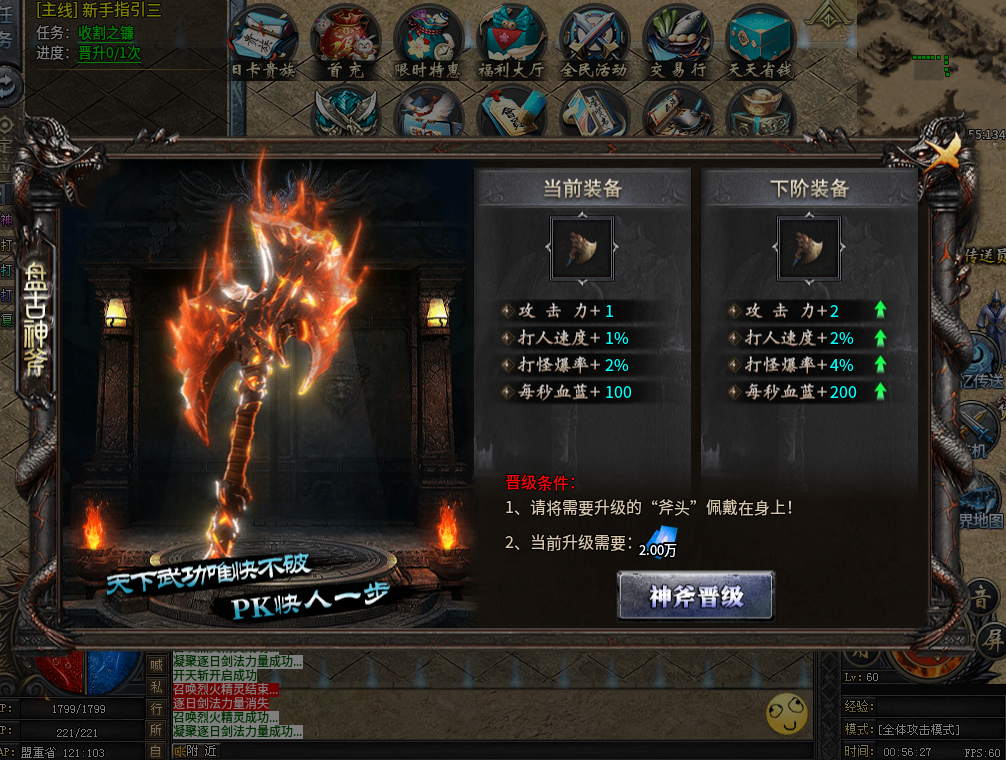Click the yellow smiley emoji button
1006x760 pixels.
click(786, 713)
